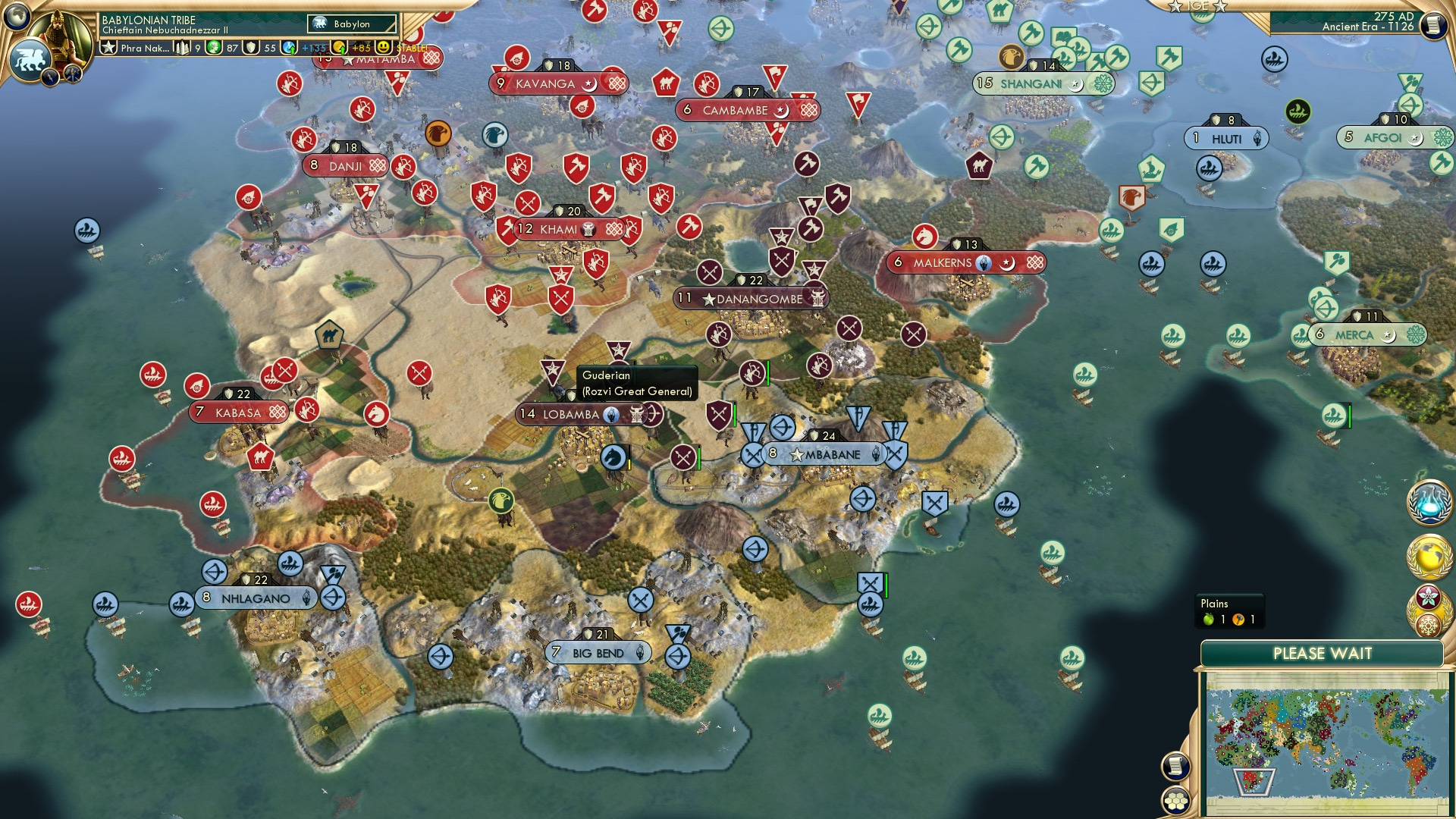Image resolution: width=1456 pixels, height=819 pixels.
Task: Open the notification log scroll icon
Action: 1175,765
